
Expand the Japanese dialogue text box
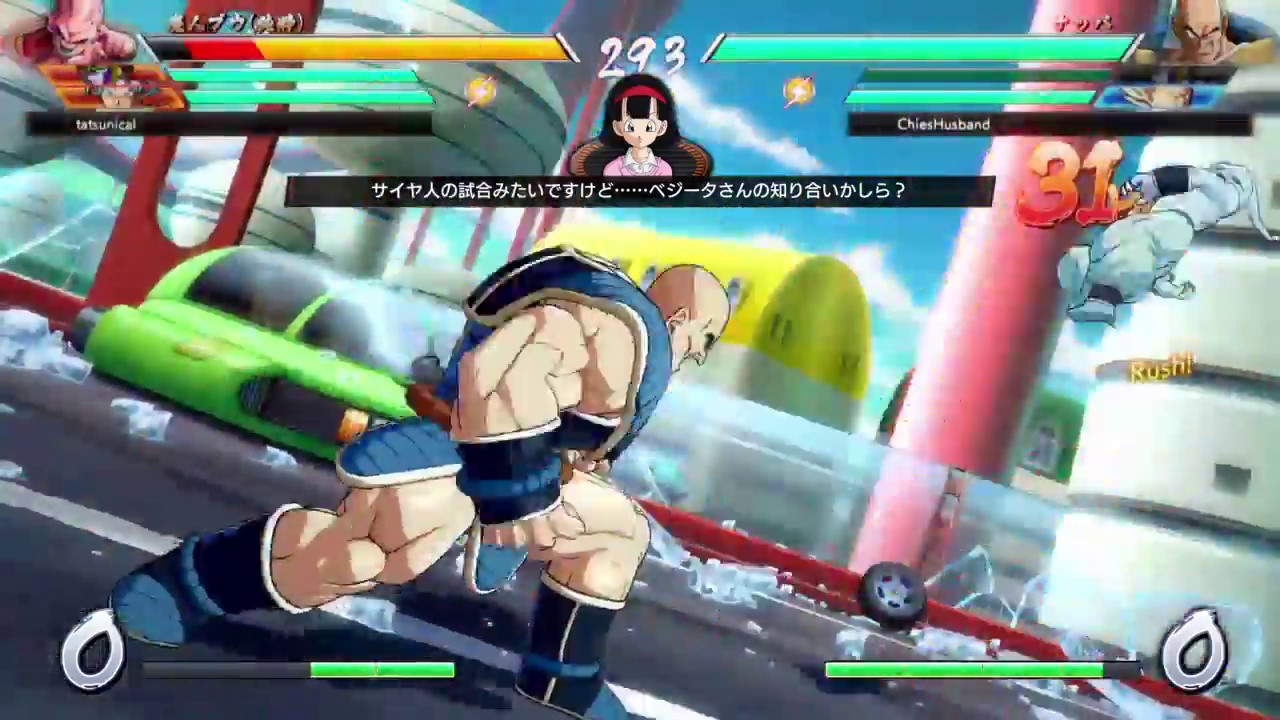pyautogui.click(x=639, y=189)
